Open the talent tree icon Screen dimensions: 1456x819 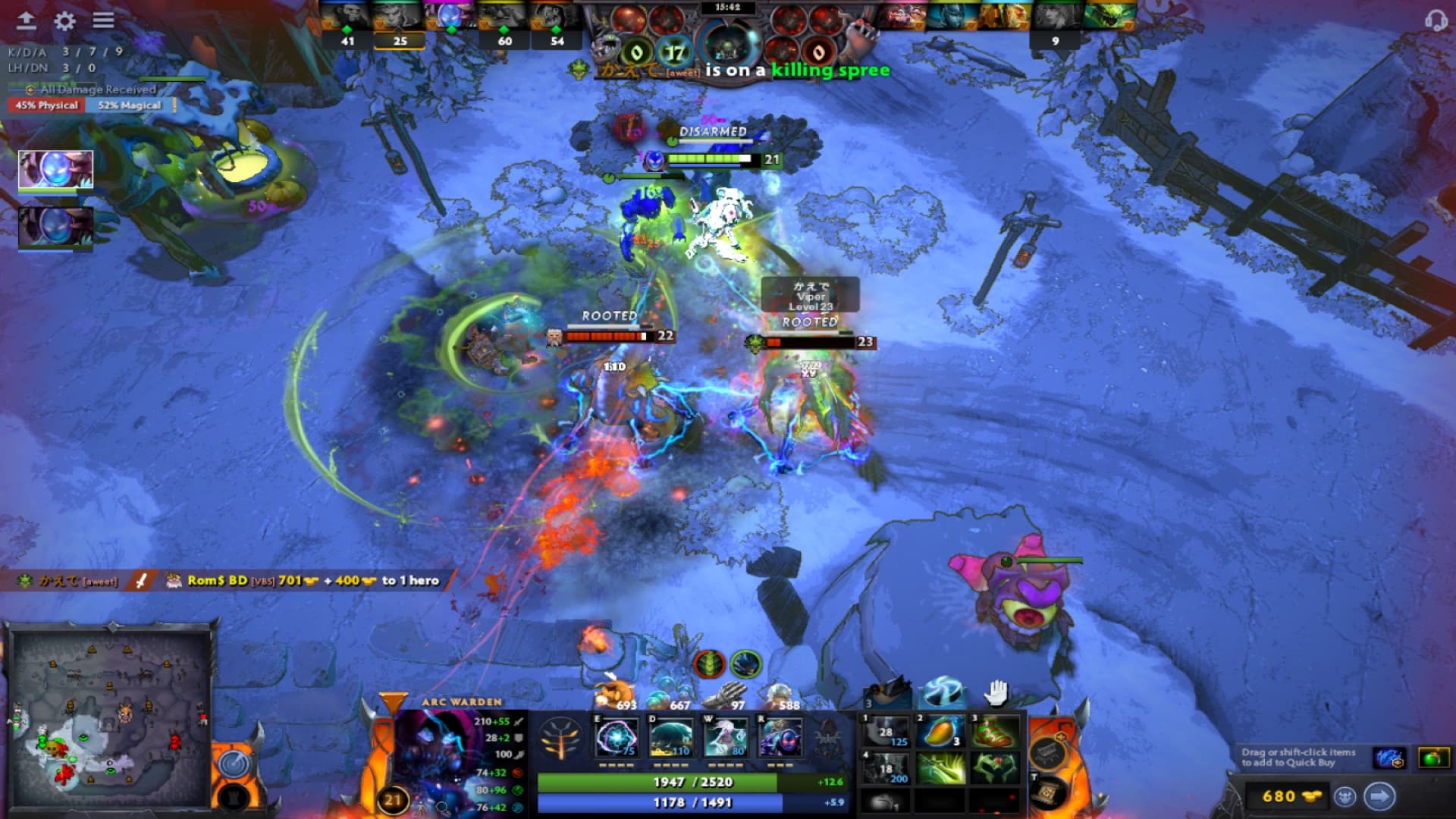point(559,738)
